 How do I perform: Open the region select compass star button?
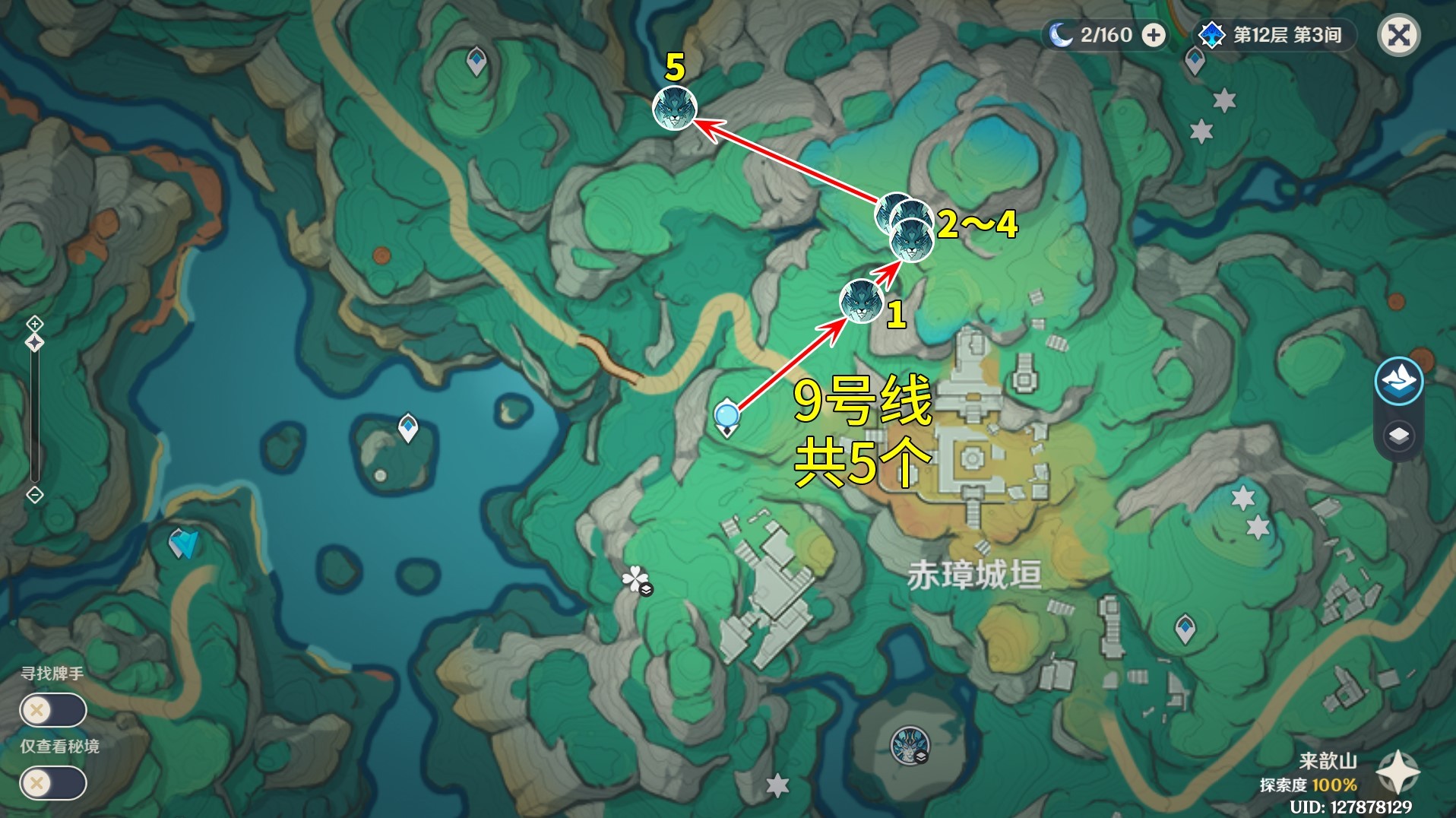[1397, 772]
